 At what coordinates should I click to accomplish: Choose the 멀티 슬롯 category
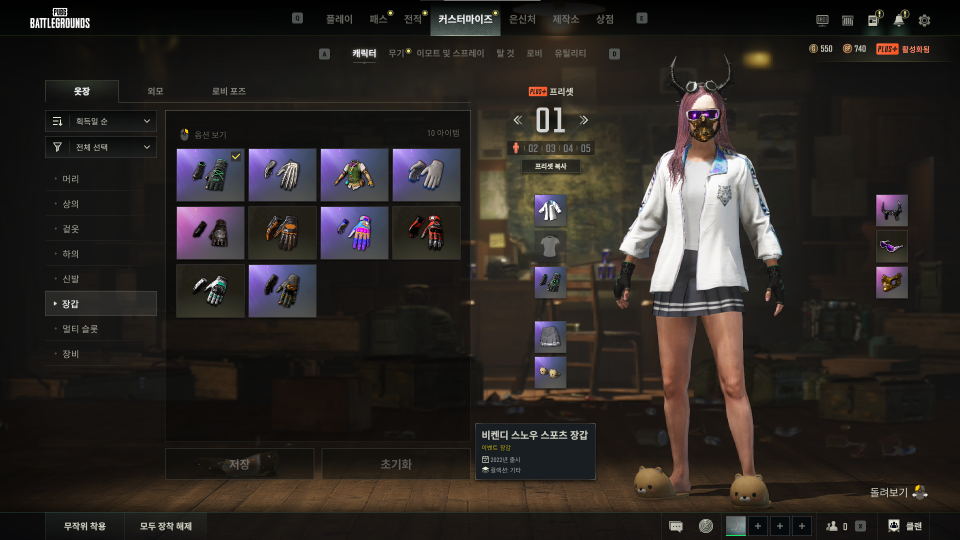coord(80,328)
